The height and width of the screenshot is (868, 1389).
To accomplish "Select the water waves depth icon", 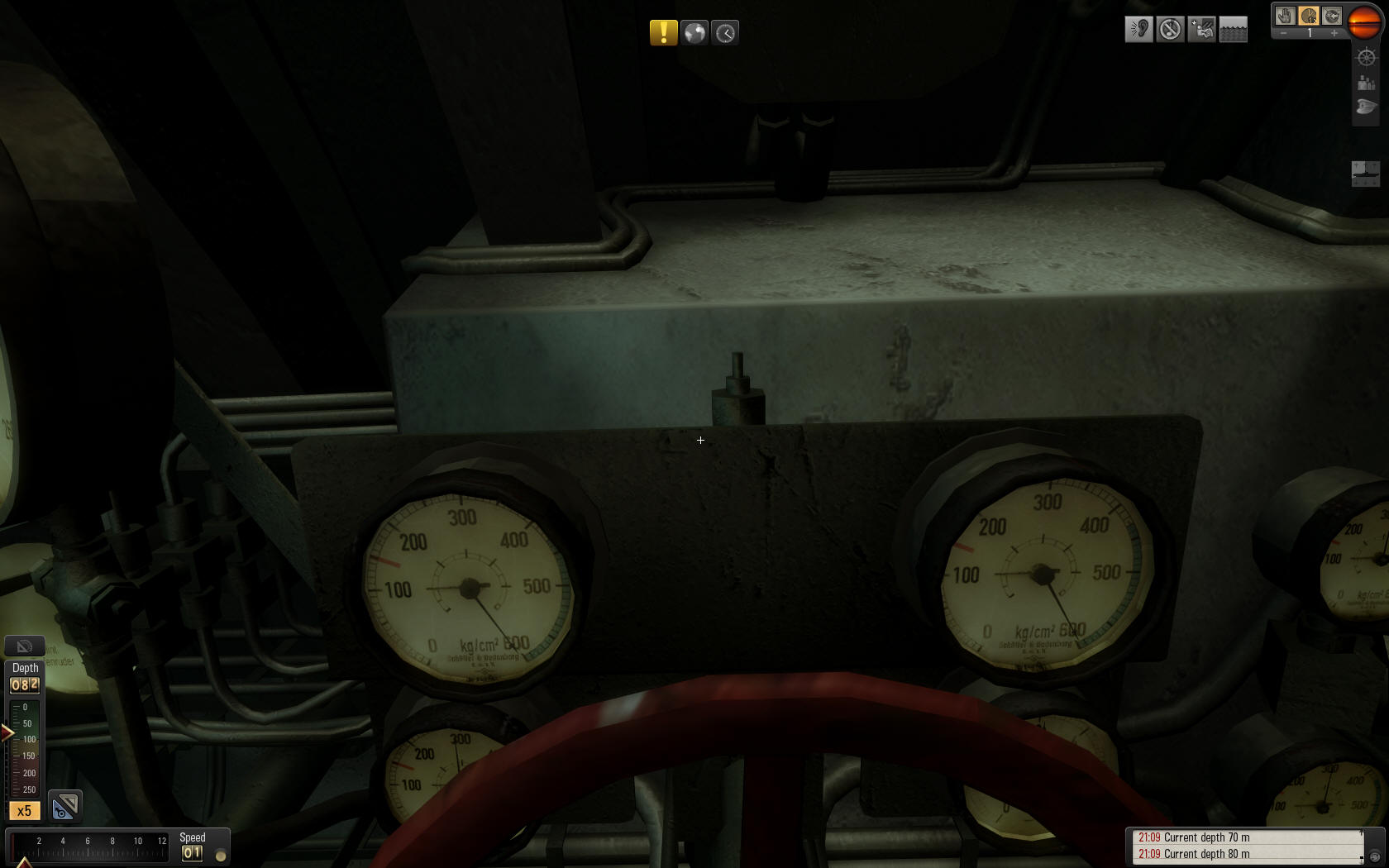I will pos(1233,30).
